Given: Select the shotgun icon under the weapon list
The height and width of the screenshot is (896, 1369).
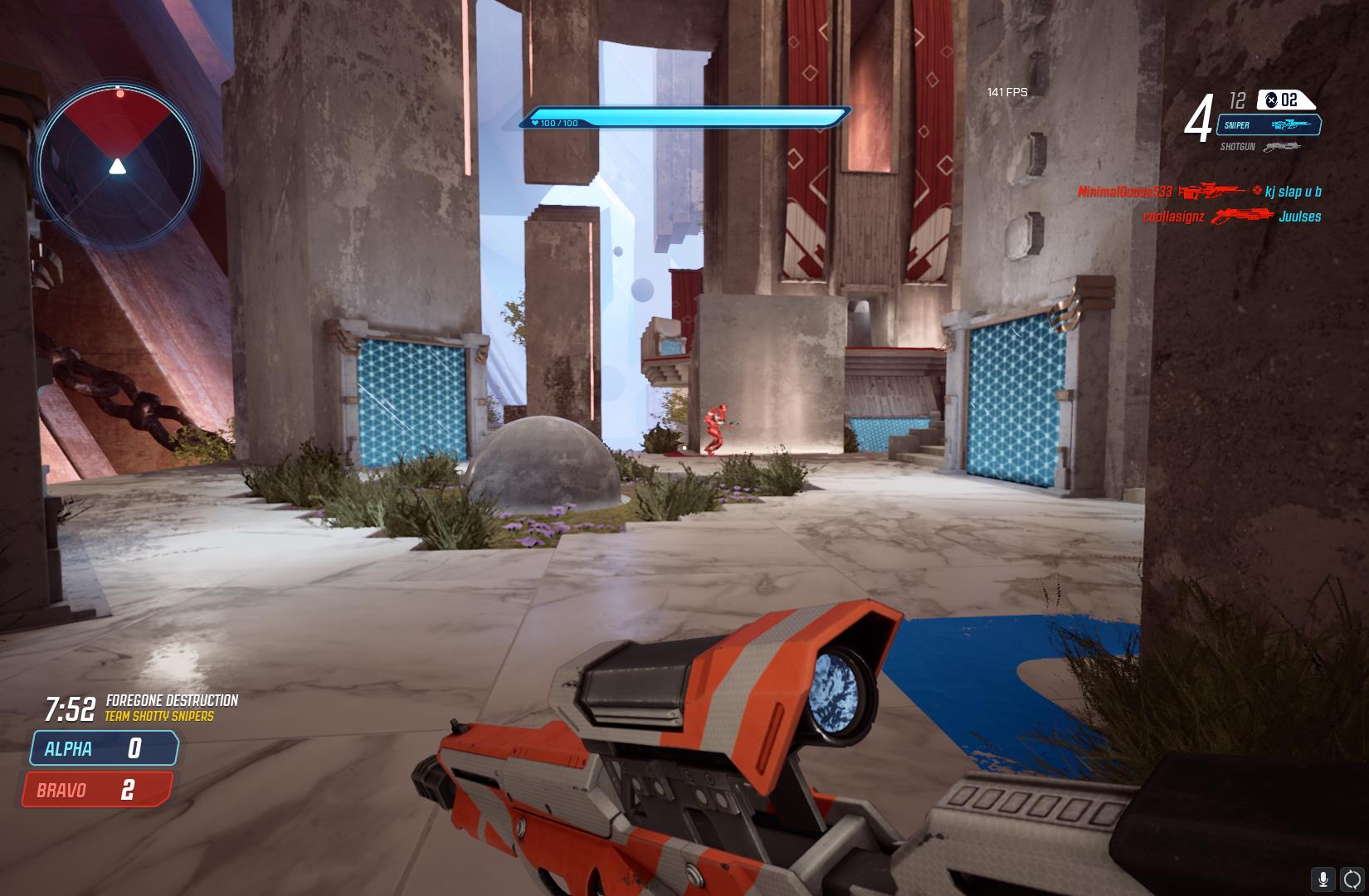Looking at the screenshot, I should point(1283,147).
